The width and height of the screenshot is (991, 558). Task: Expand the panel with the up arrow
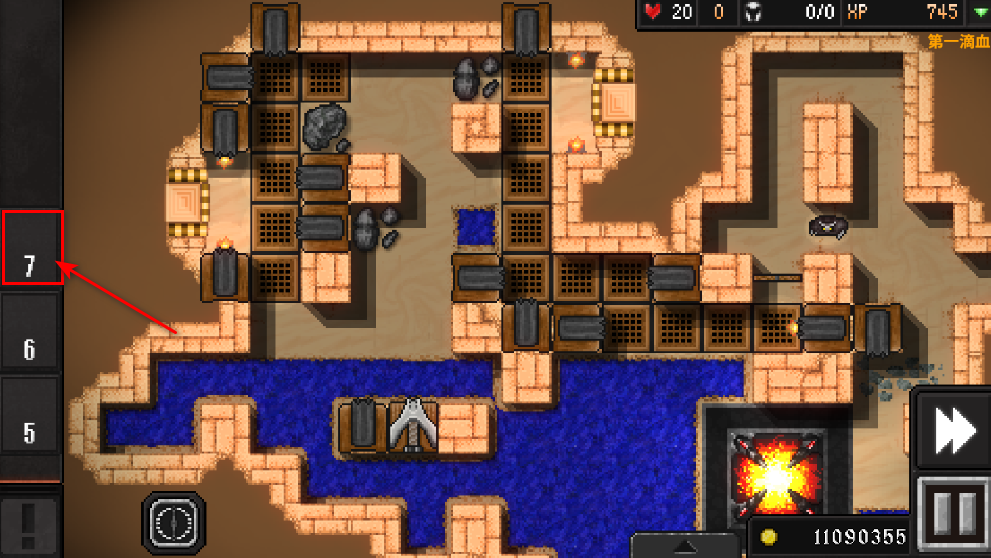pos(685,547)
